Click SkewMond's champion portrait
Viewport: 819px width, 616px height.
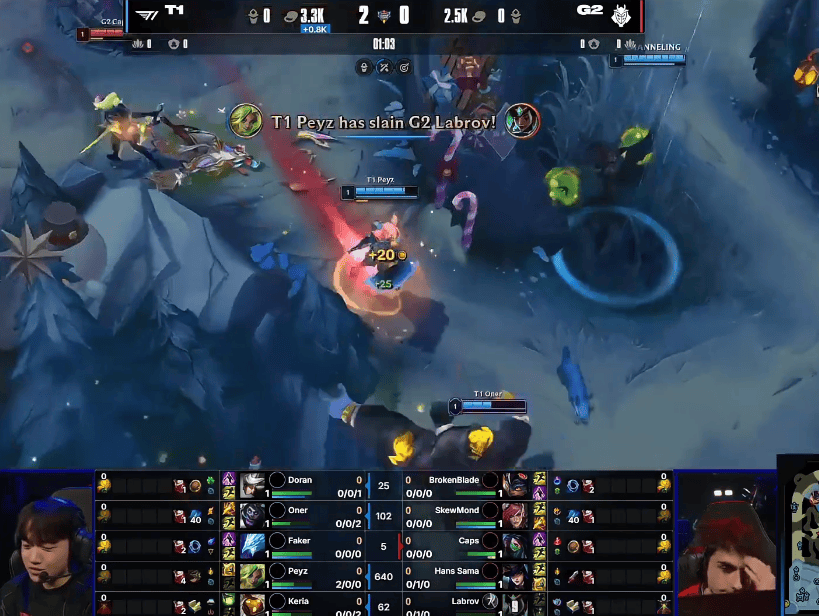click(x=516, y=514)
